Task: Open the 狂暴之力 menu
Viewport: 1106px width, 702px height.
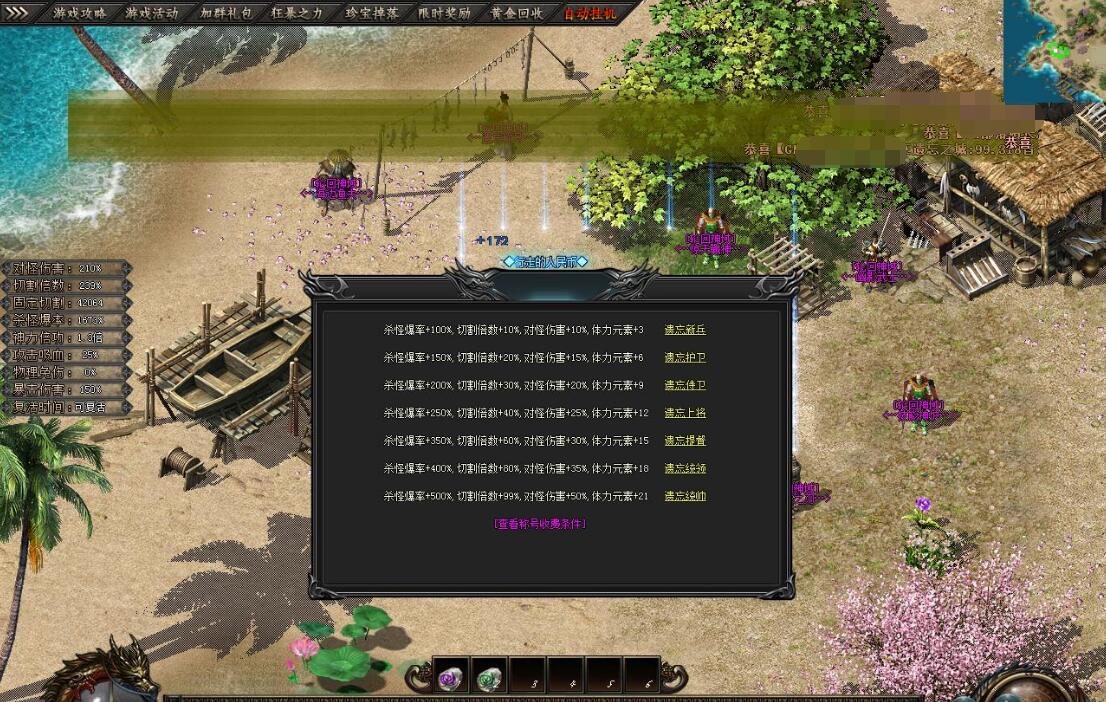Action: (x=298, y=13)
